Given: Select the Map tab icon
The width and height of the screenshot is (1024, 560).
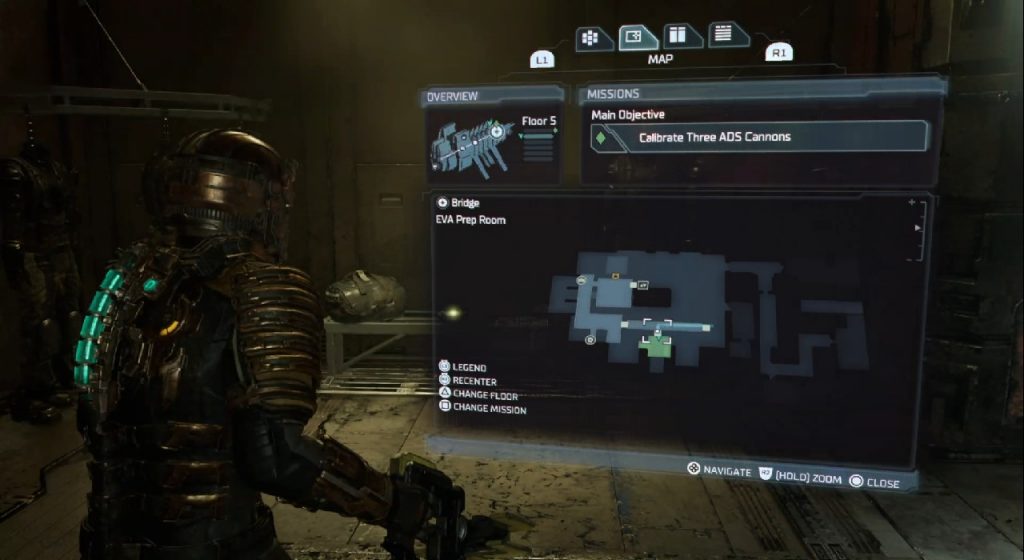Looking at the screenshot, I should point(637,37).
